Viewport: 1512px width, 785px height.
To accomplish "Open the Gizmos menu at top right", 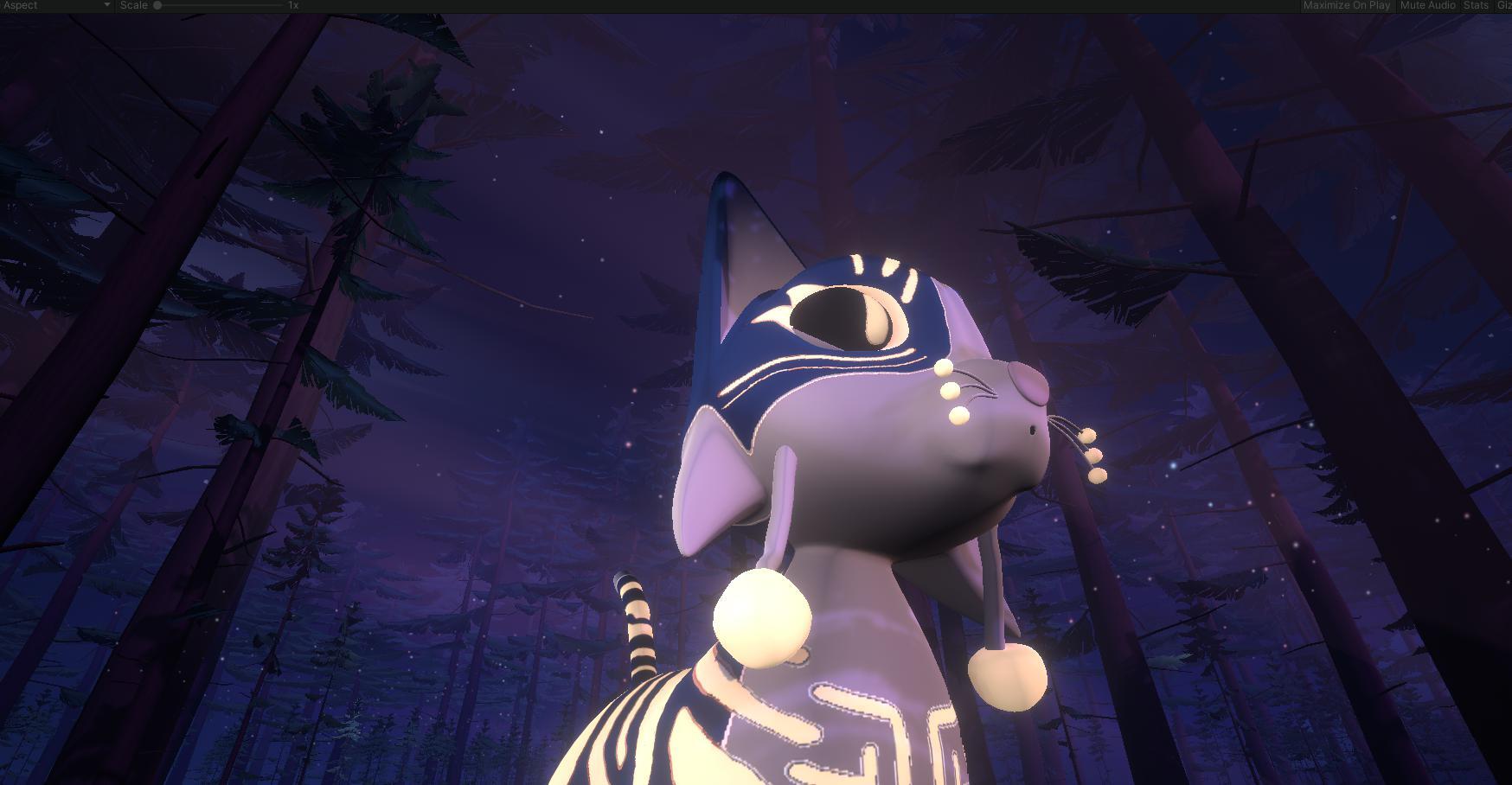I will tap(1505, 5).
